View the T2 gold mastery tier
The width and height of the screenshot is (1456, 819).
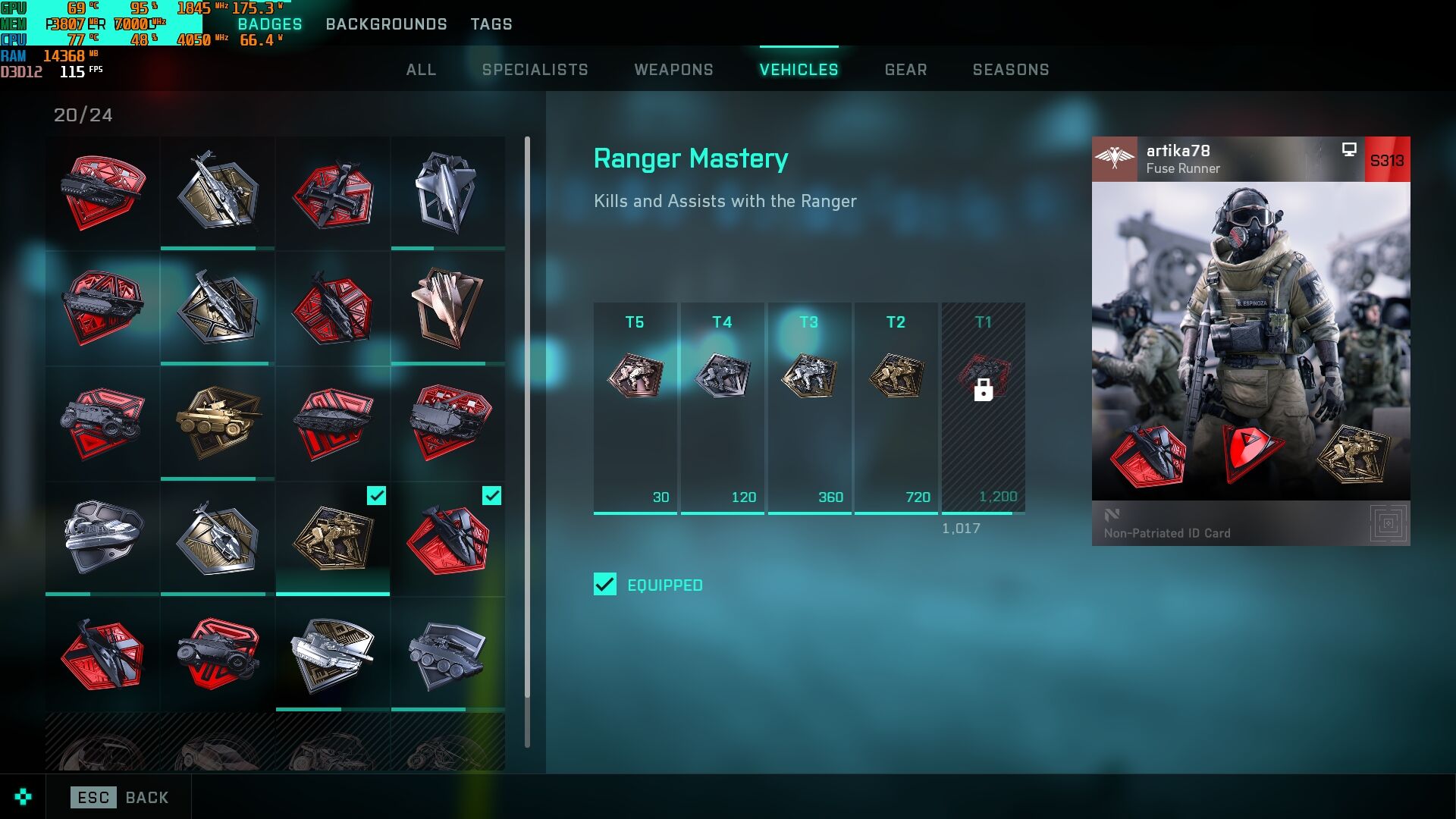(x=896, y=408)
